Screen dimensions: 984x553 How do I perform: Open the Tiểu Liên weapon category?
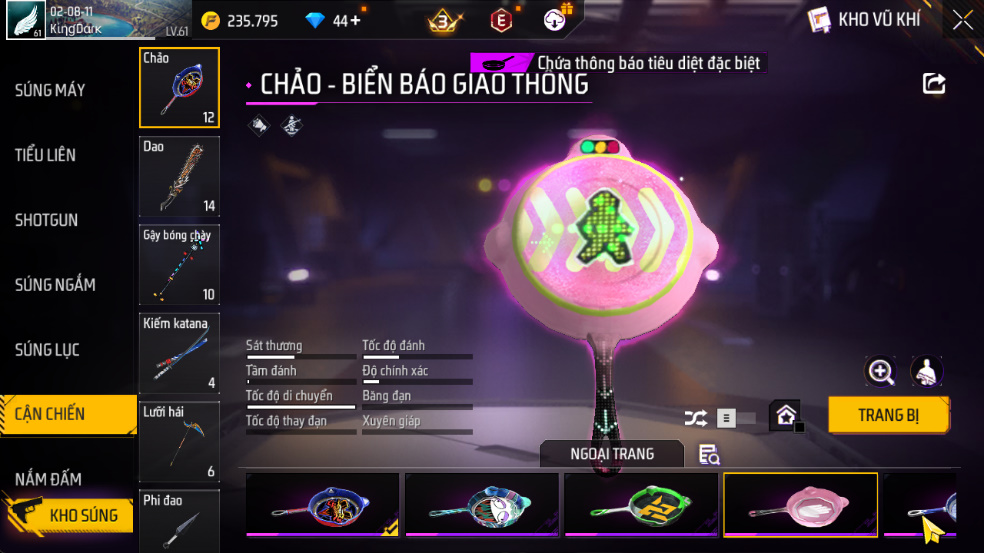[x=46, y=155]
